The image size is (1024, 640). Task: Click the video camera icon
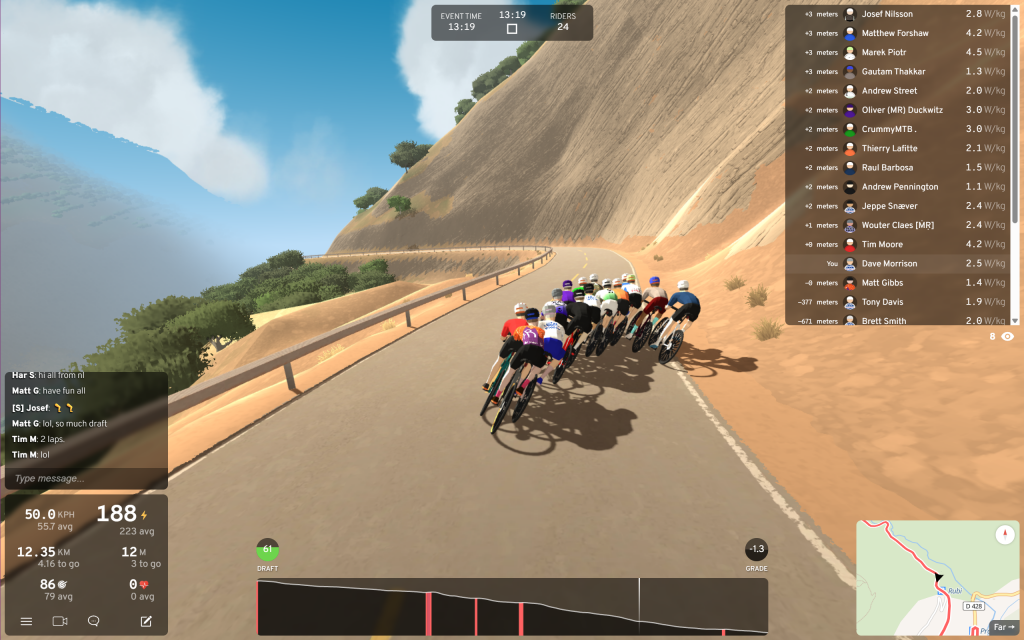click(x=60, y=621)
